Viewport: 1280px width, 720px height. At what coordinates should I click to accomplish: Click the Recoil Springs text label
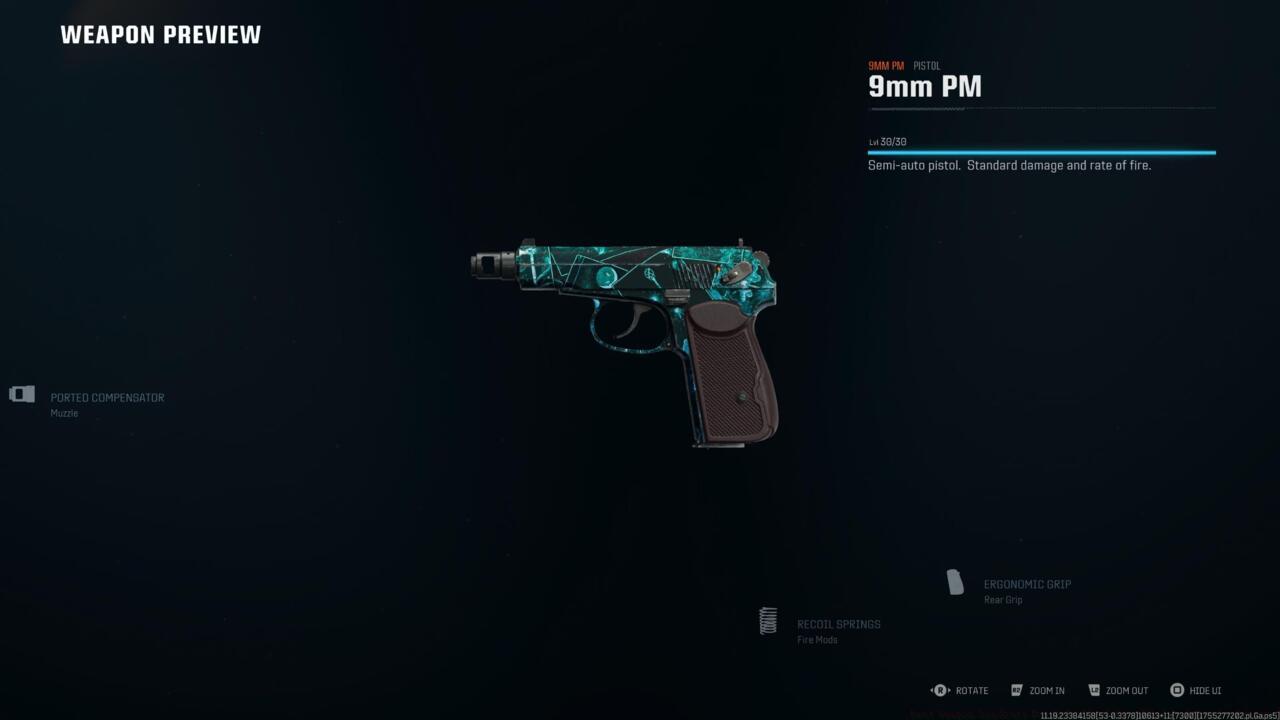coord(838,623)
